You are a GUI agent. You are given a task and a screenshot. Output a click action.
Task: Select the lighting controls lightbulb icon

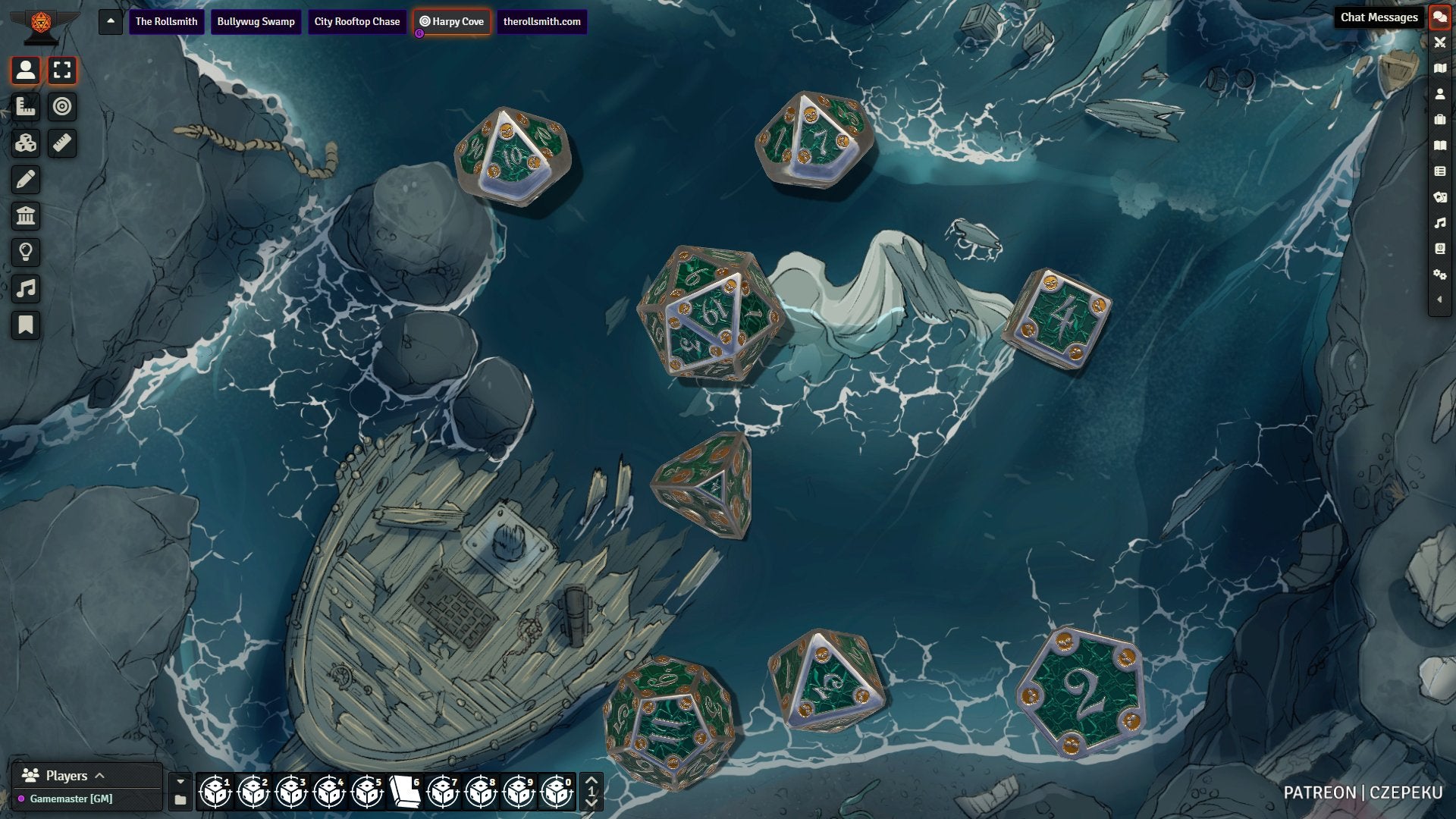coord(26,253)
